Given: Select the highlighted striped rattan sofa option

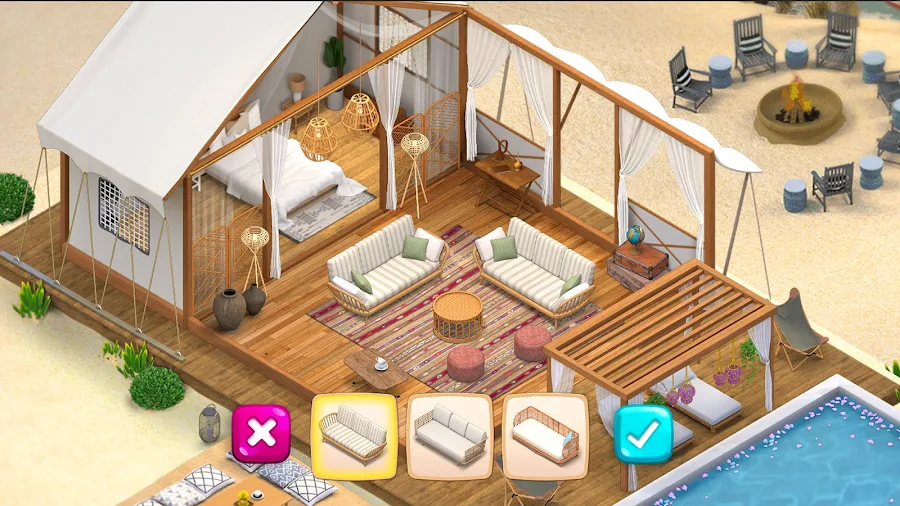Looking at the screenshot, I should (354, 435).
